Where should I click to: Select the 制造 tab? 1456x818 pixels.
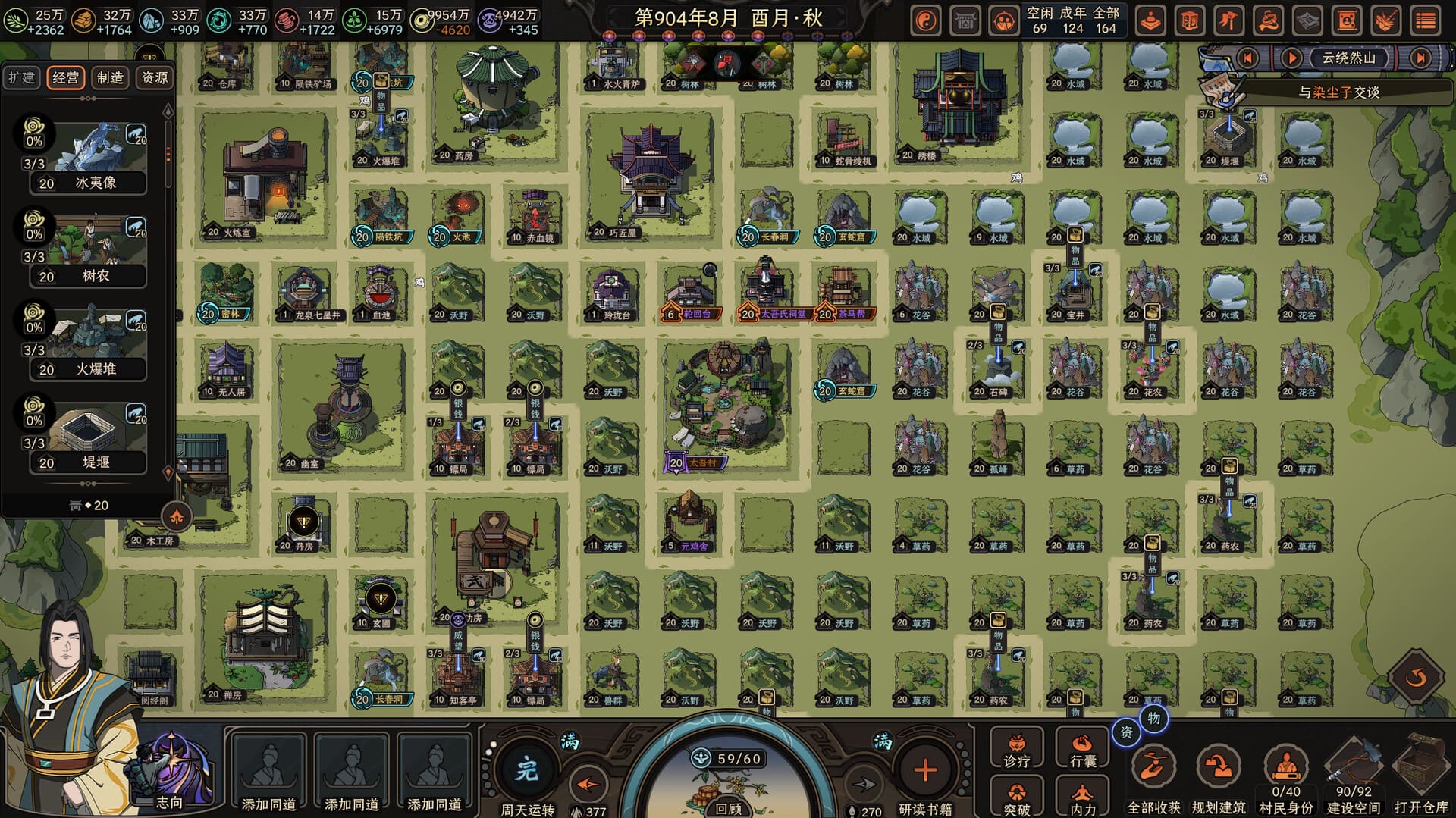[110, 77]
